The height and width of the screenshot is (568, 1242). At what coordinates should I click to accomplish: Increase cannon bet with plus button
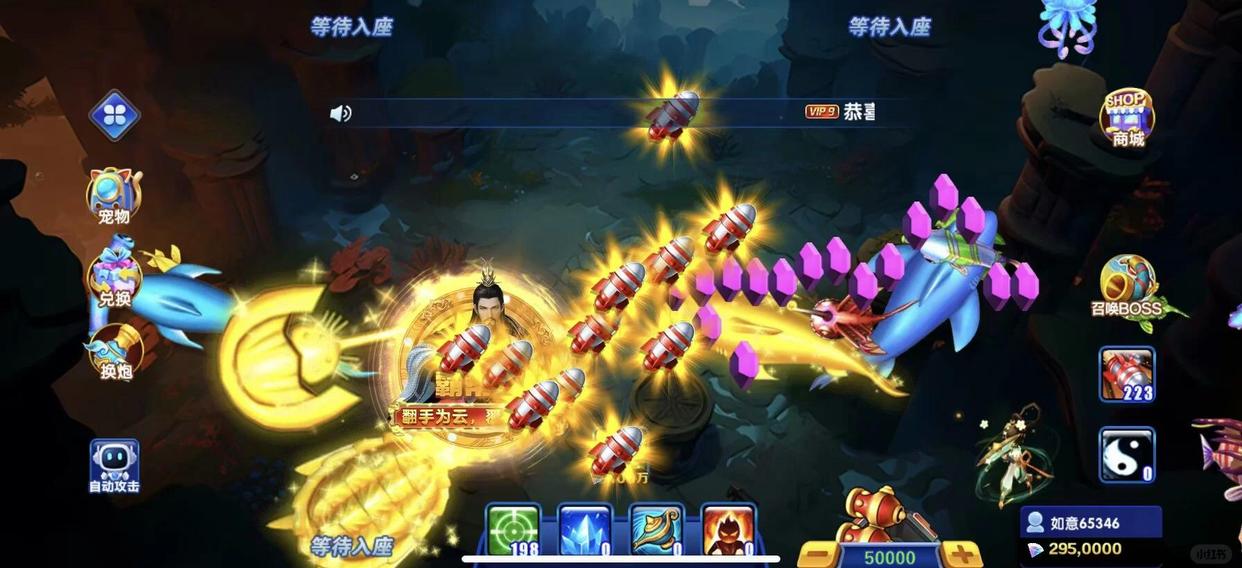point(961,555)
